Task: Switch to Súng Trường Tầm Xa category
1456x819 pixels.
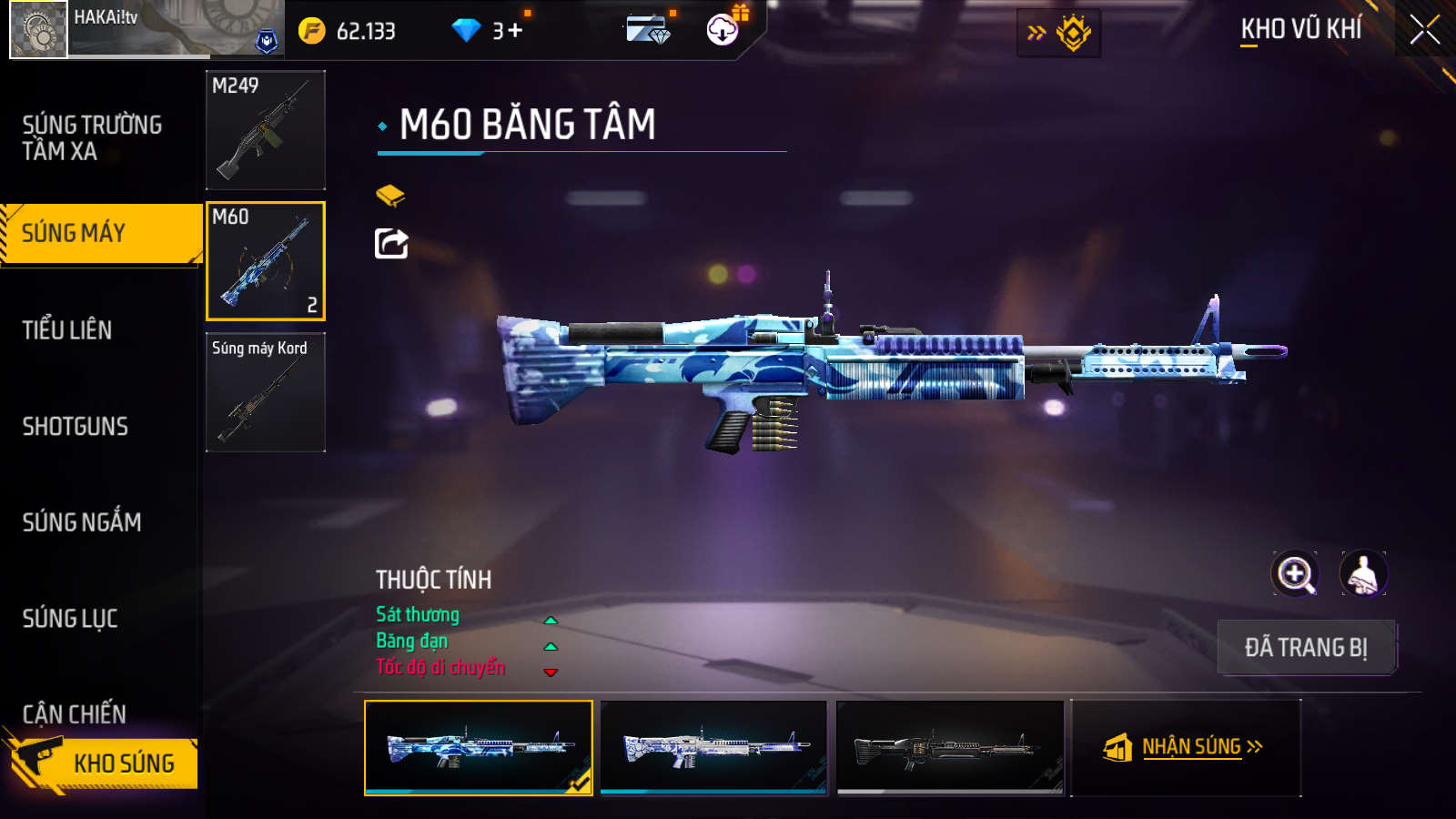Action: (92, 137)
